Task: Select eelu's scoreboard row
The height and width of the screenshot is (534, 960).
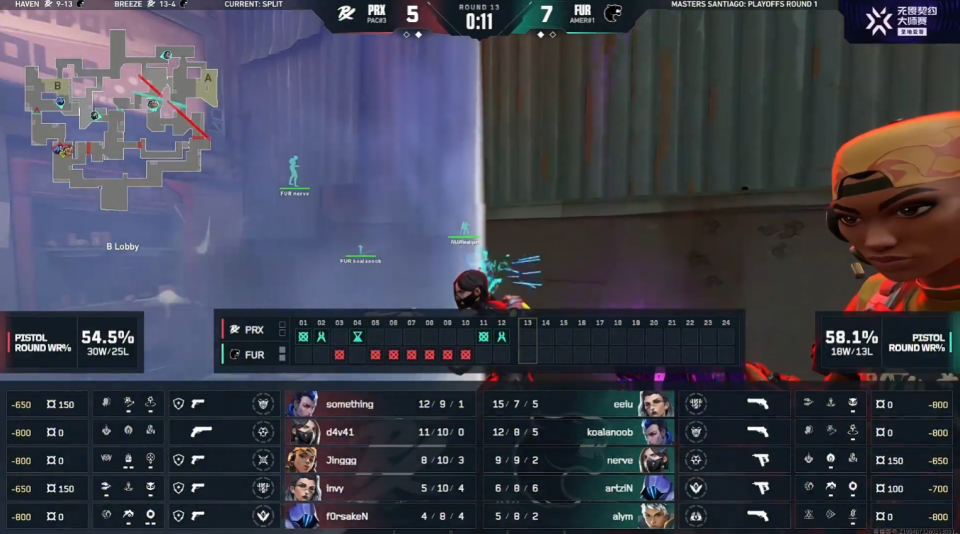Action: click(580, 404)
